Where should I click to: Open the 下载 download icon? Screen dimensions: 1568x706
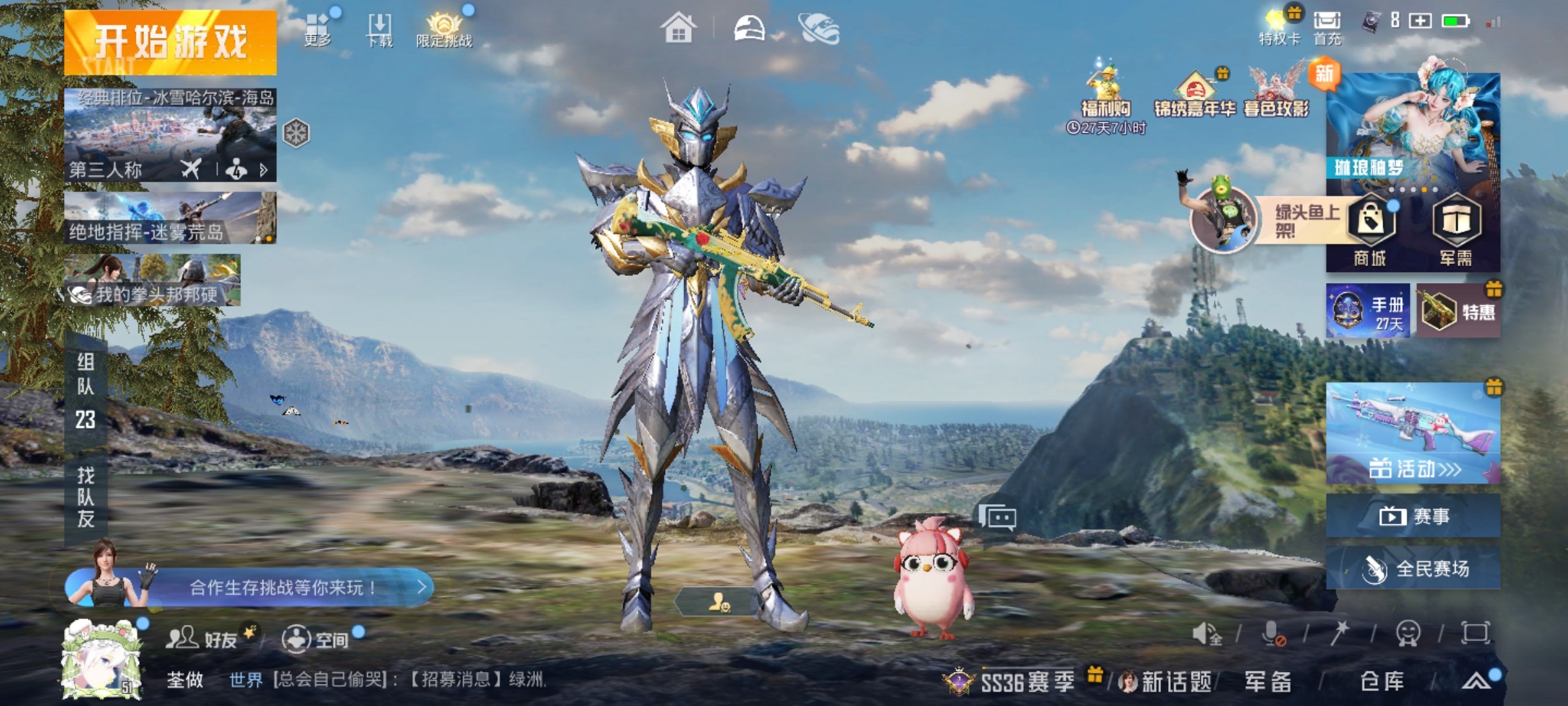[x=380, y=30]
